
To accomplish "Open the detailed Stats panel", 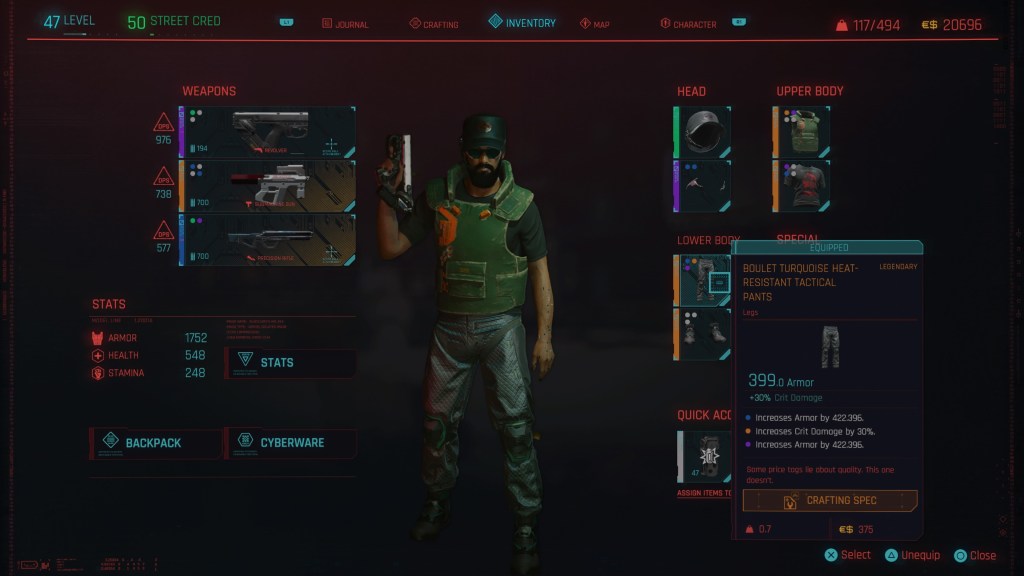I will click(x=290, y=362).
